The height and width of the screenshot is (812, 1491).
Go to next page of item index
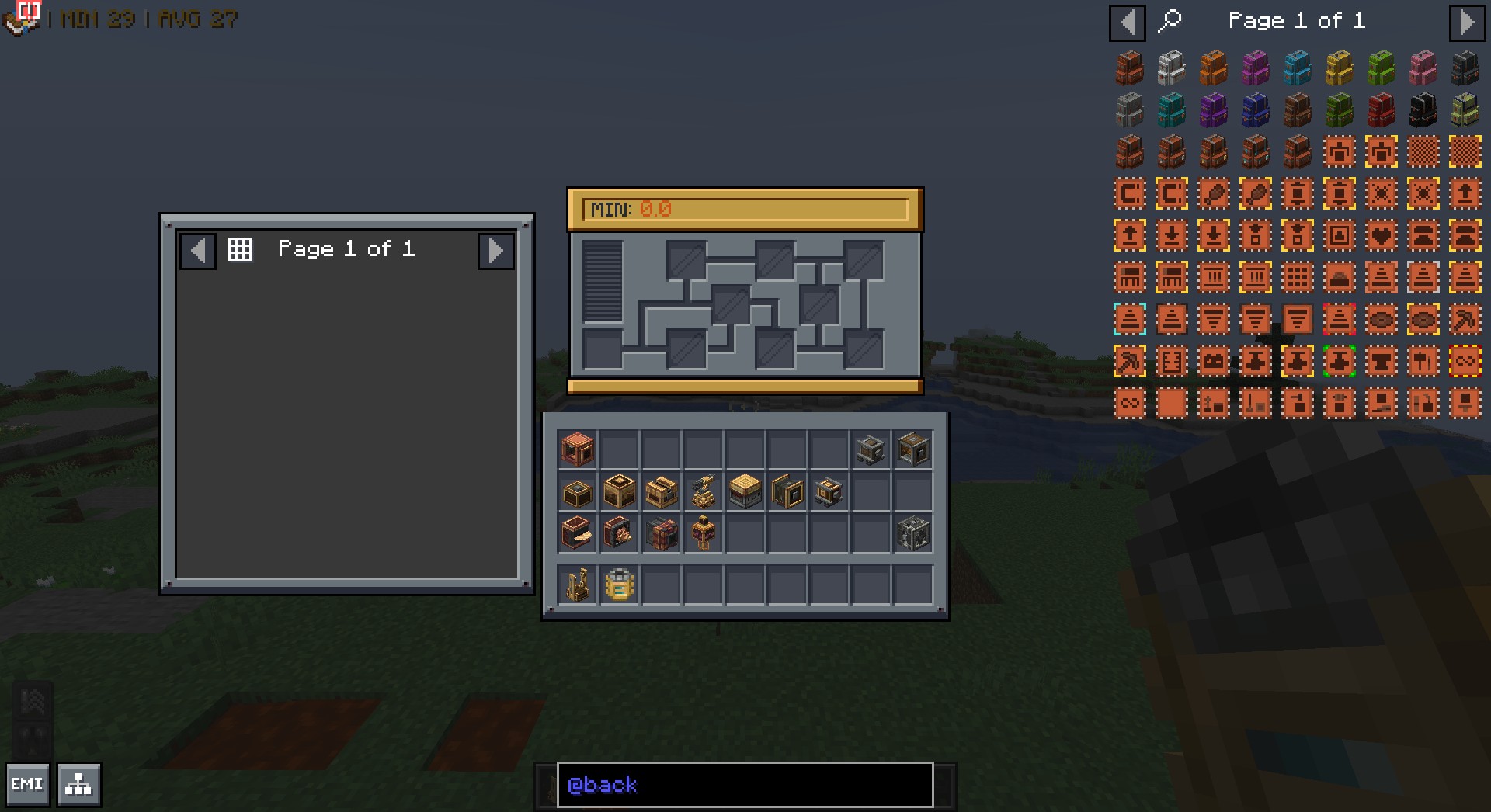tap(1466, 22)
